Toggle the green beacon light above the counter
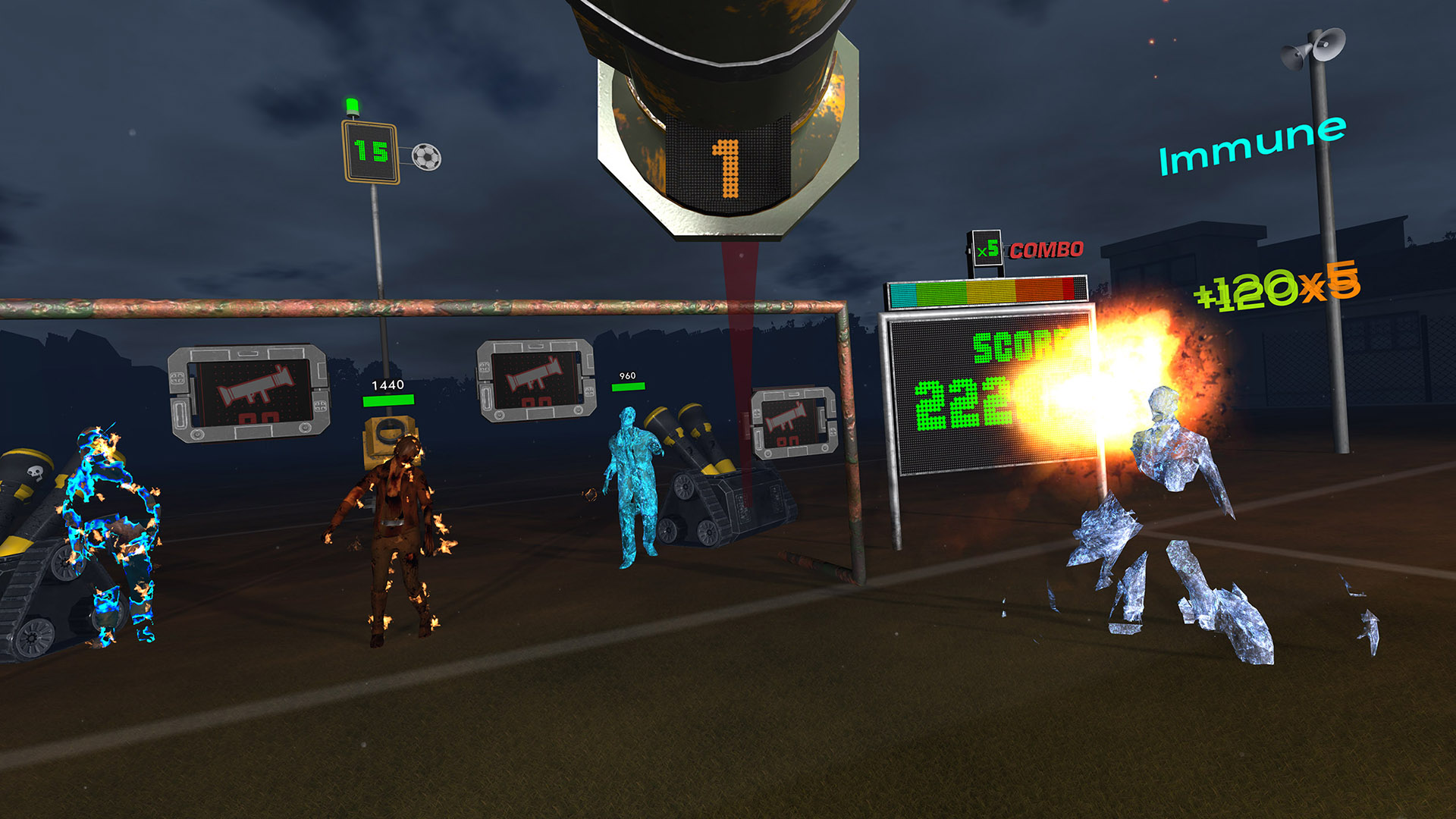This screenshot has width=1456, height=819. pos(353,106)
